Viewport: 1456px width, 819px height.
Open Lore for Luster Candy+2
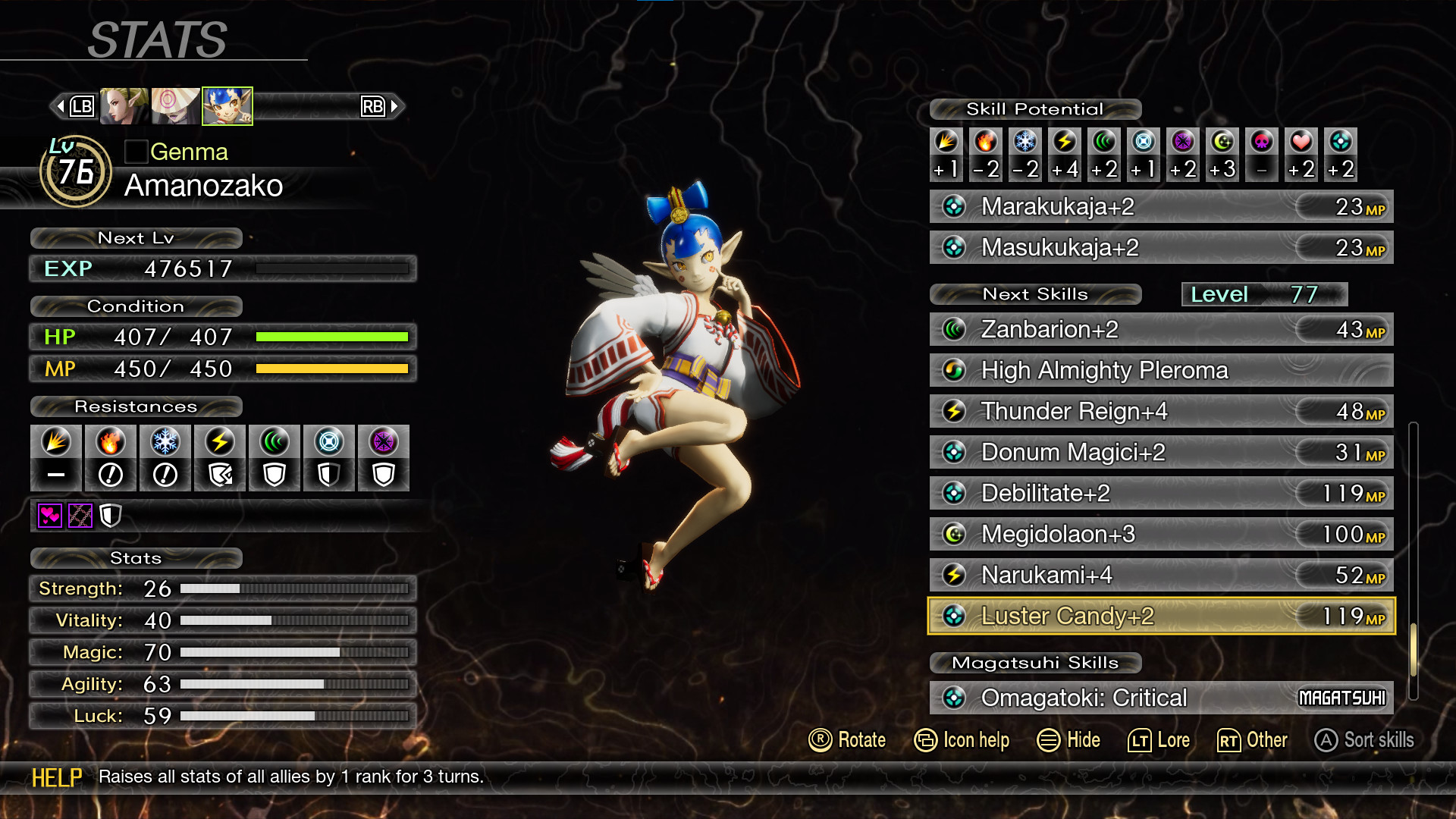point(1160,740)
